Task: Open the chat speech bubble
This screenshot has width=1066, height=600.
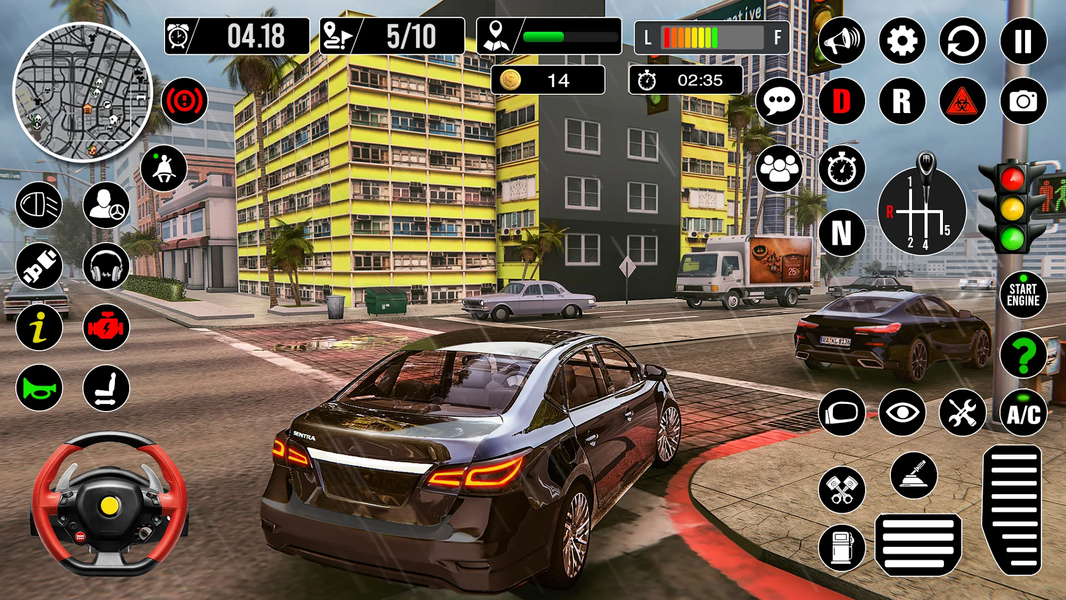Action: (779, 101)
